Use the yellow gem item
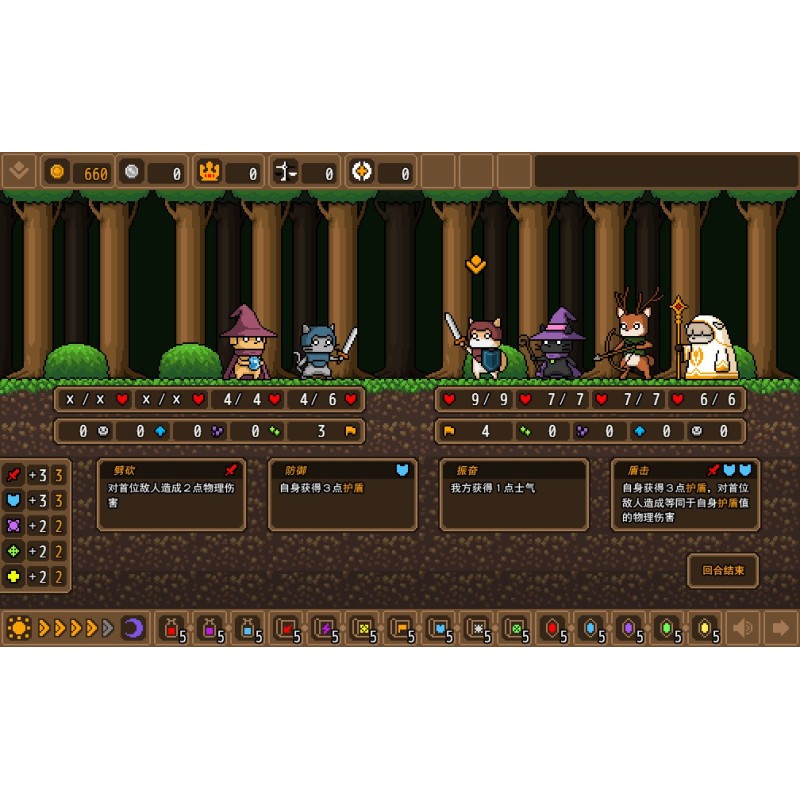This screenshot has width=800, height=800. [x=705, y=628]
